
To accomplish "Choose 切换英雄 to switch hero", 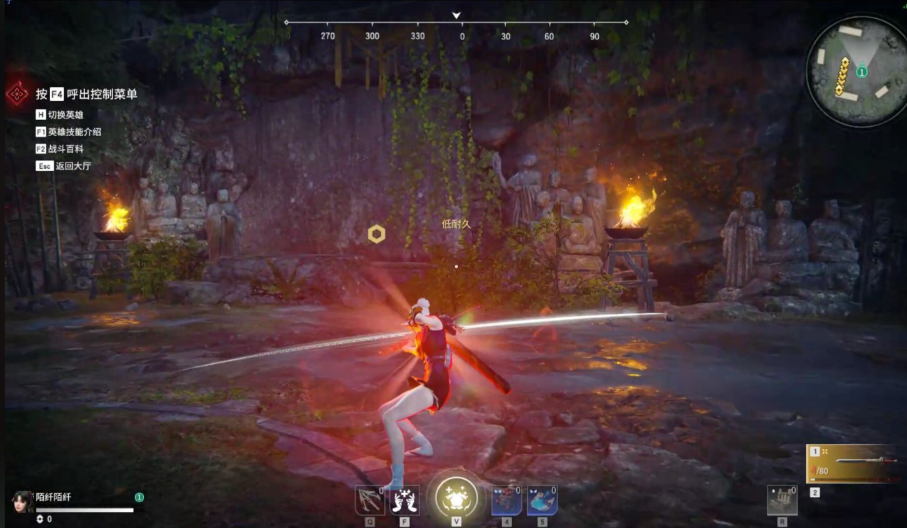I will (66, 115).
